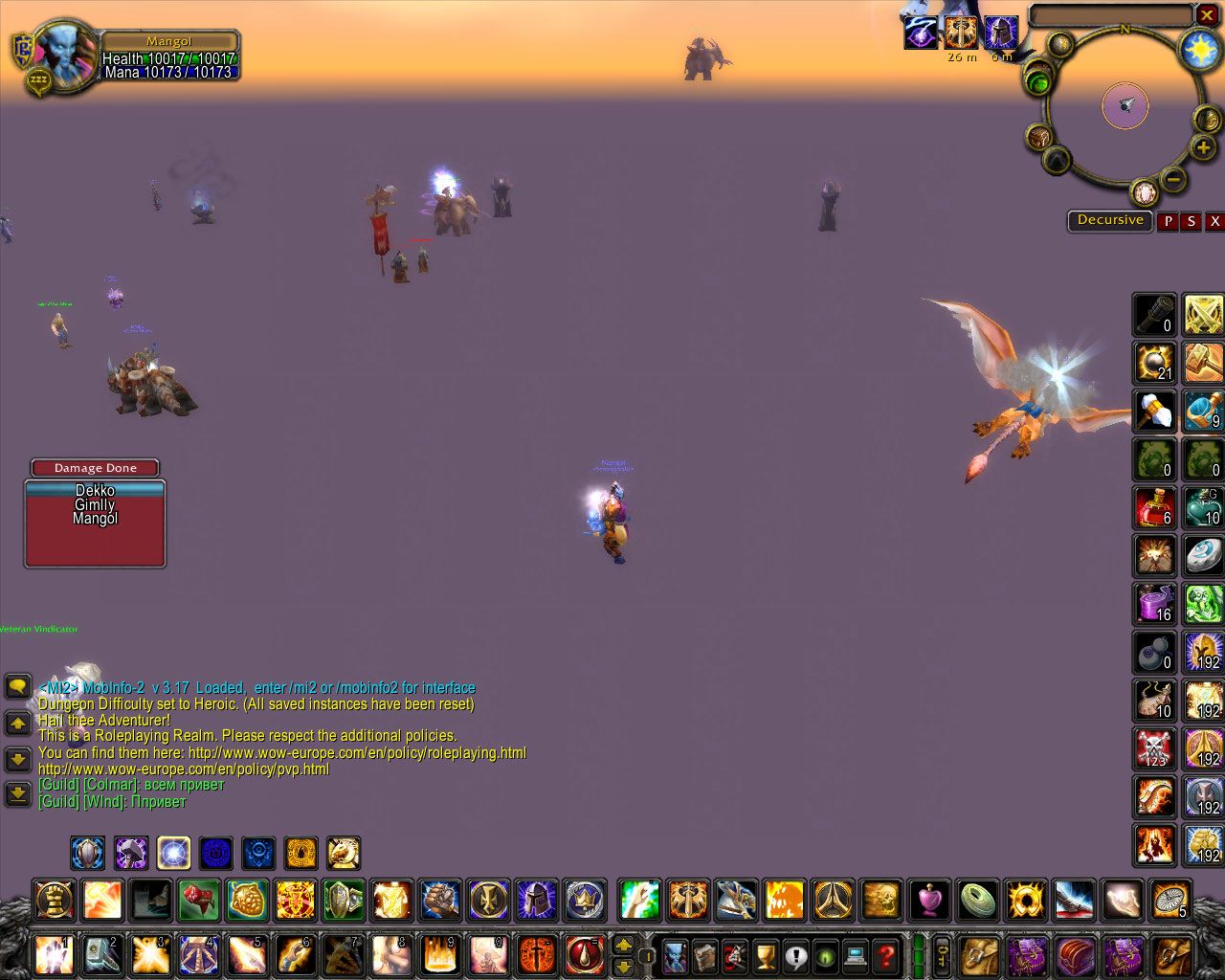Use the red potion with count 6
Image resolution: width=1225 pixels, height=980 pixels.
point(1155,507)
